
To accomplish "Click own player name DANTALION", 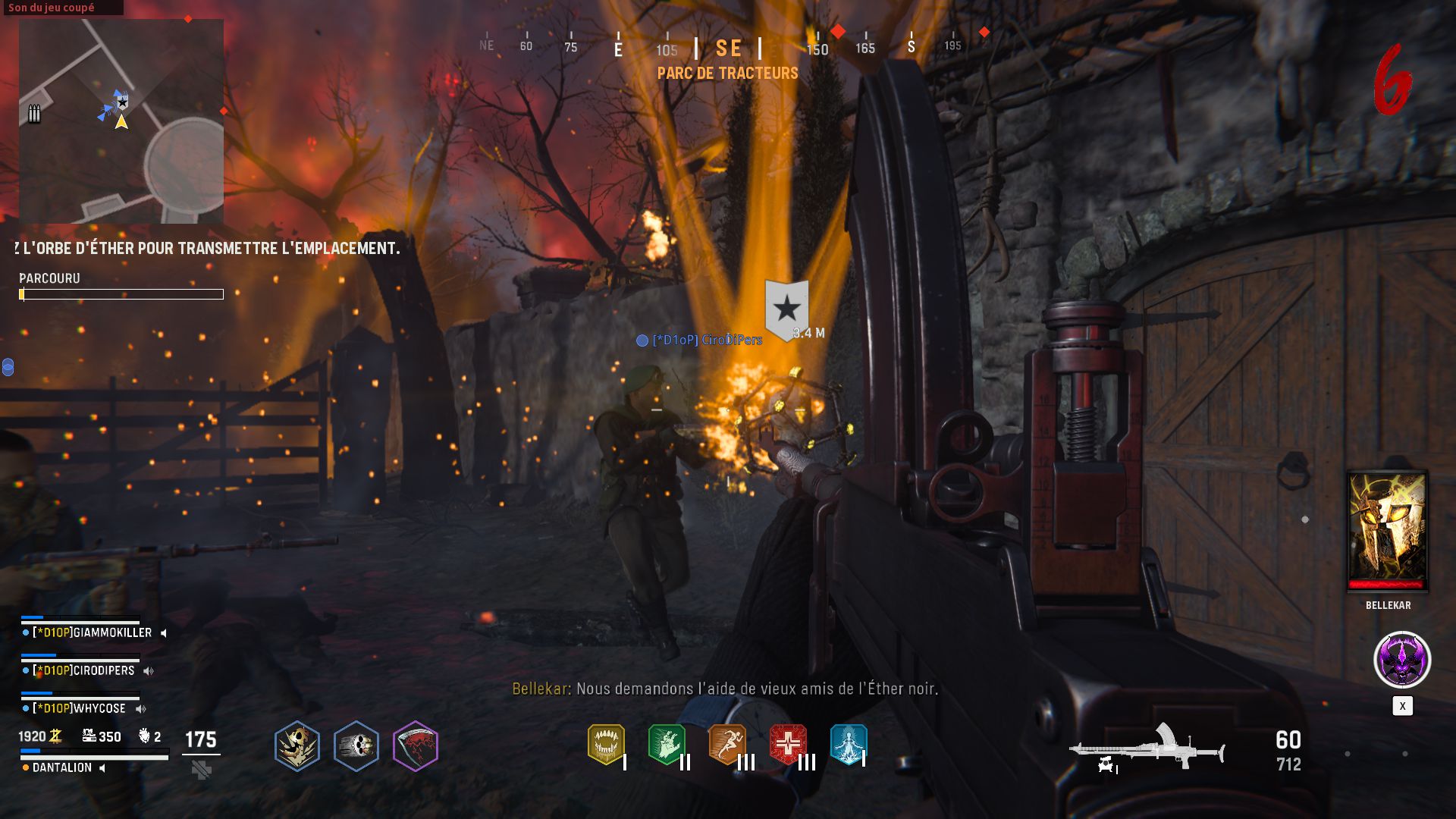I will [62, 767].
